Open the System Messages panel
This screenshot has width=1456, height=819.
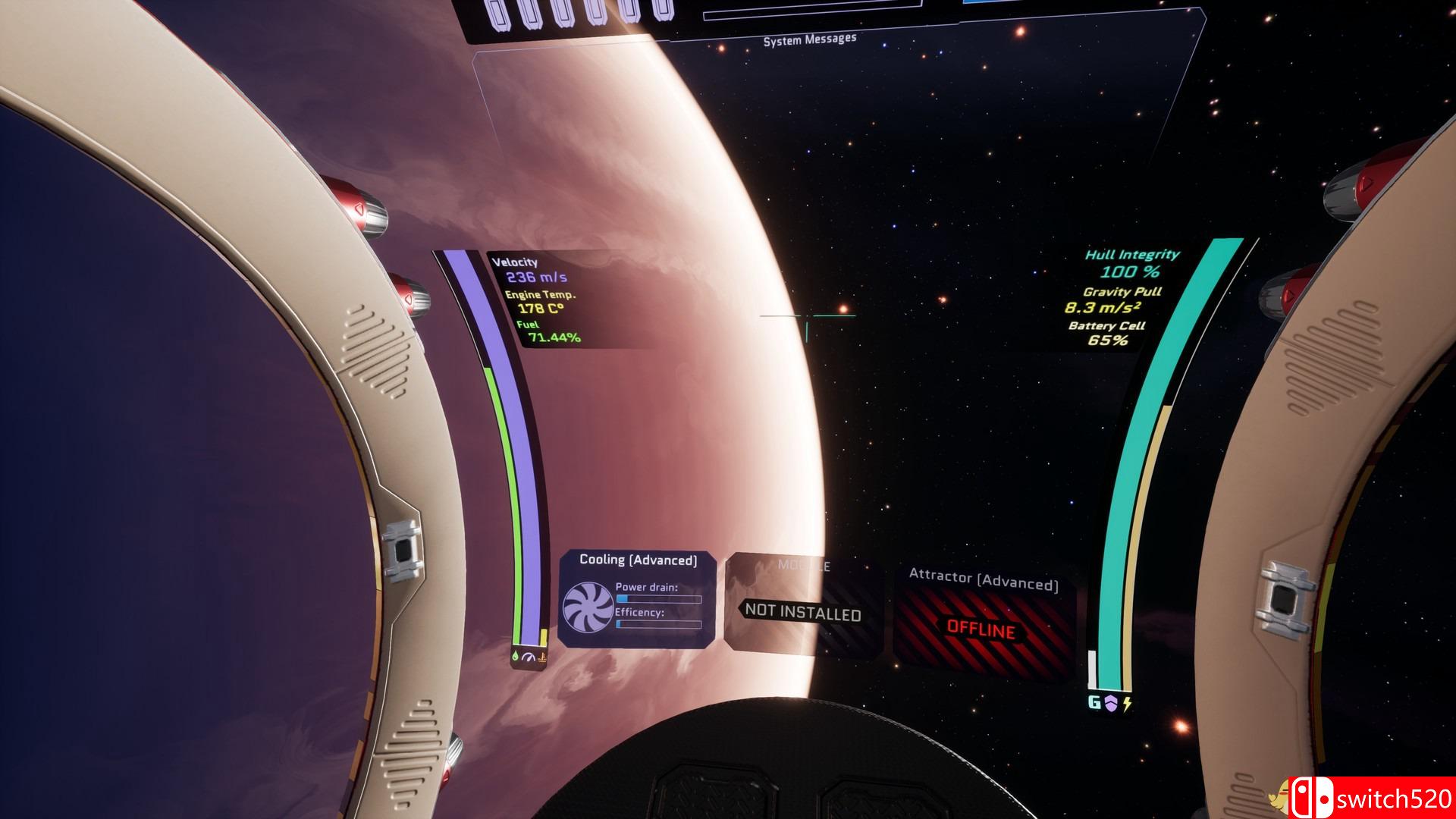[x=810, y=39]
